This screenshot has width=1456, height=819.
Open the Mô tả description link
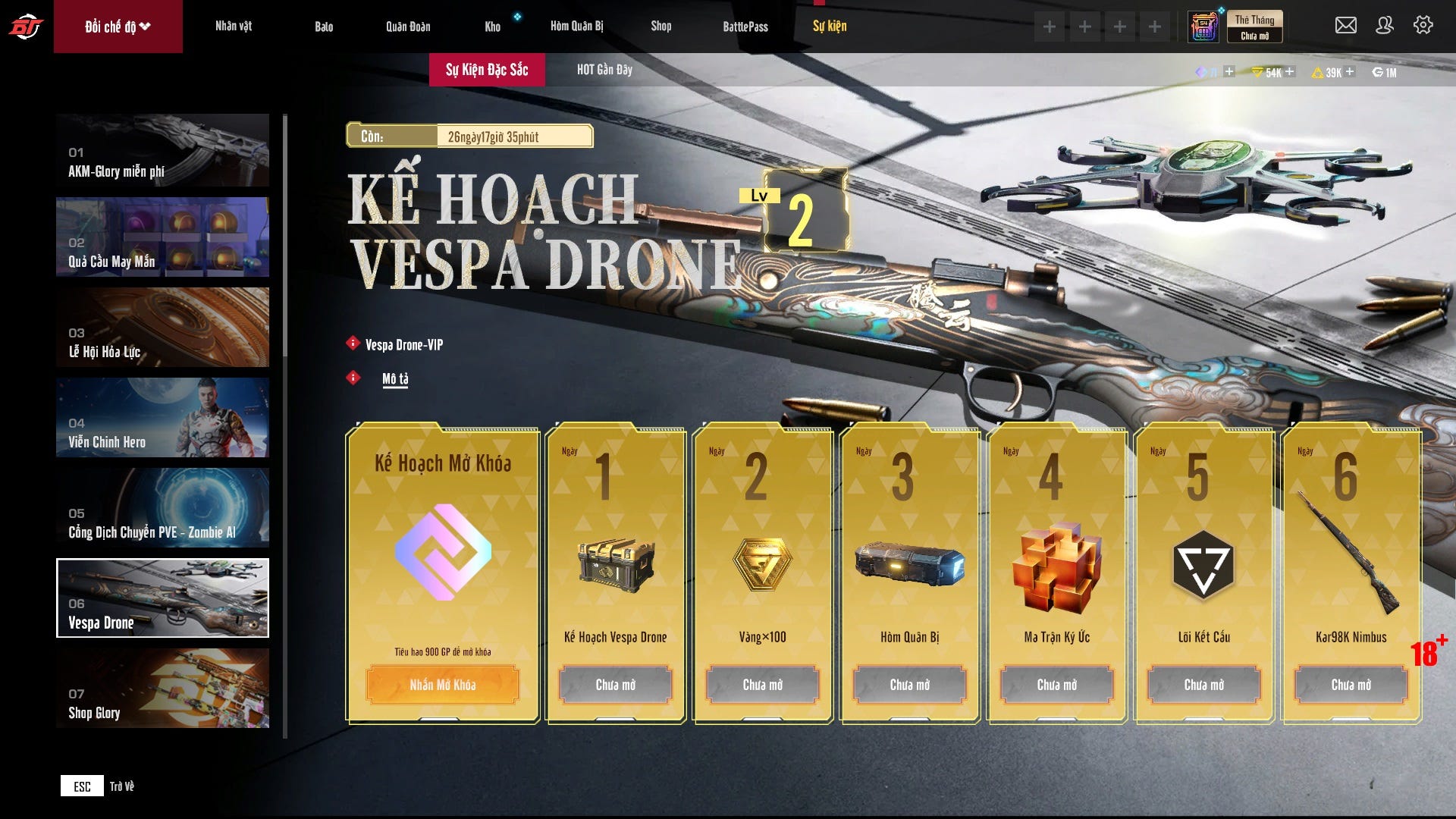pos(395,378)
